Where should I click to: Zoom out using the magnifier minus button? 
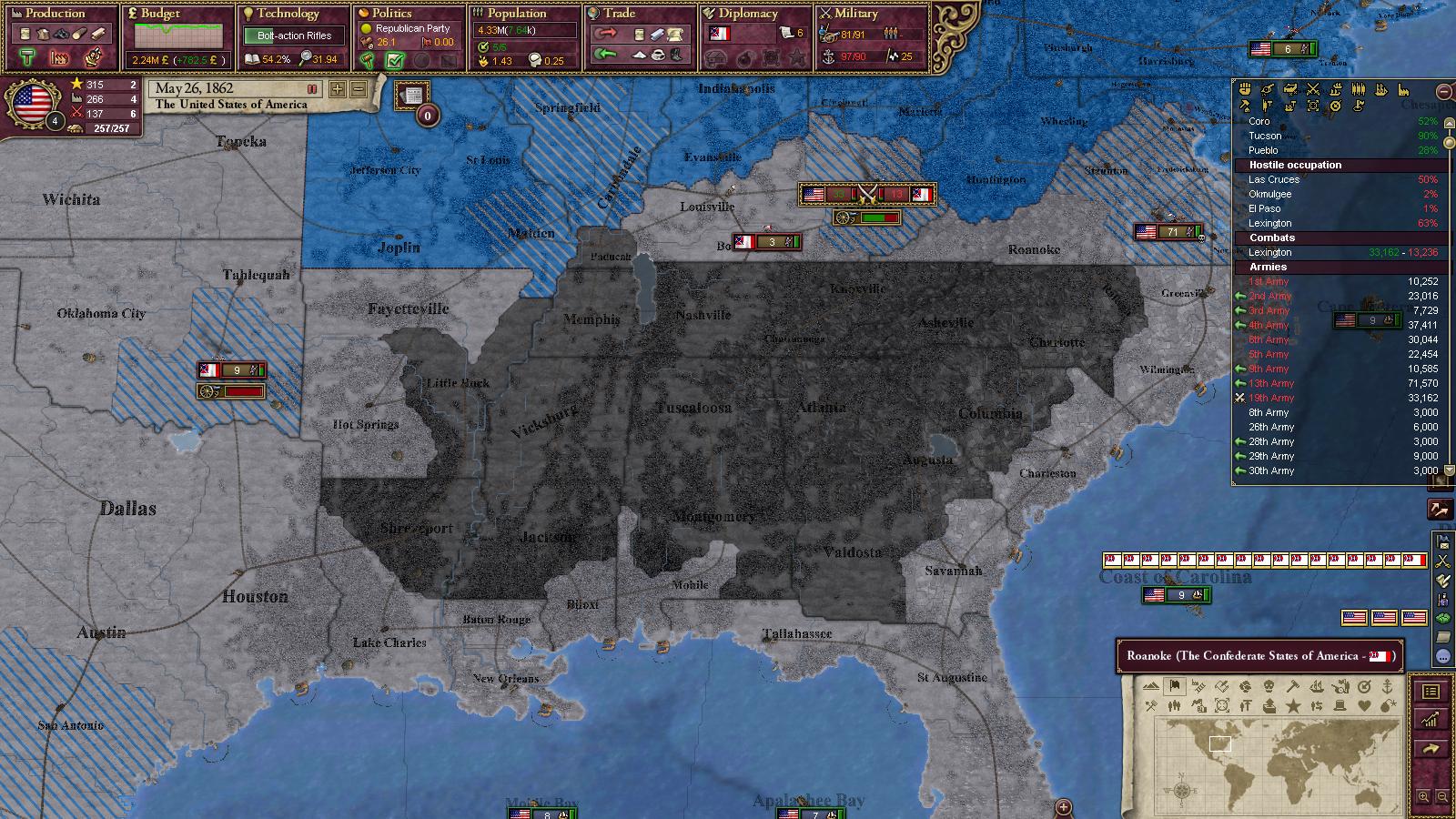coord(1442,797)
